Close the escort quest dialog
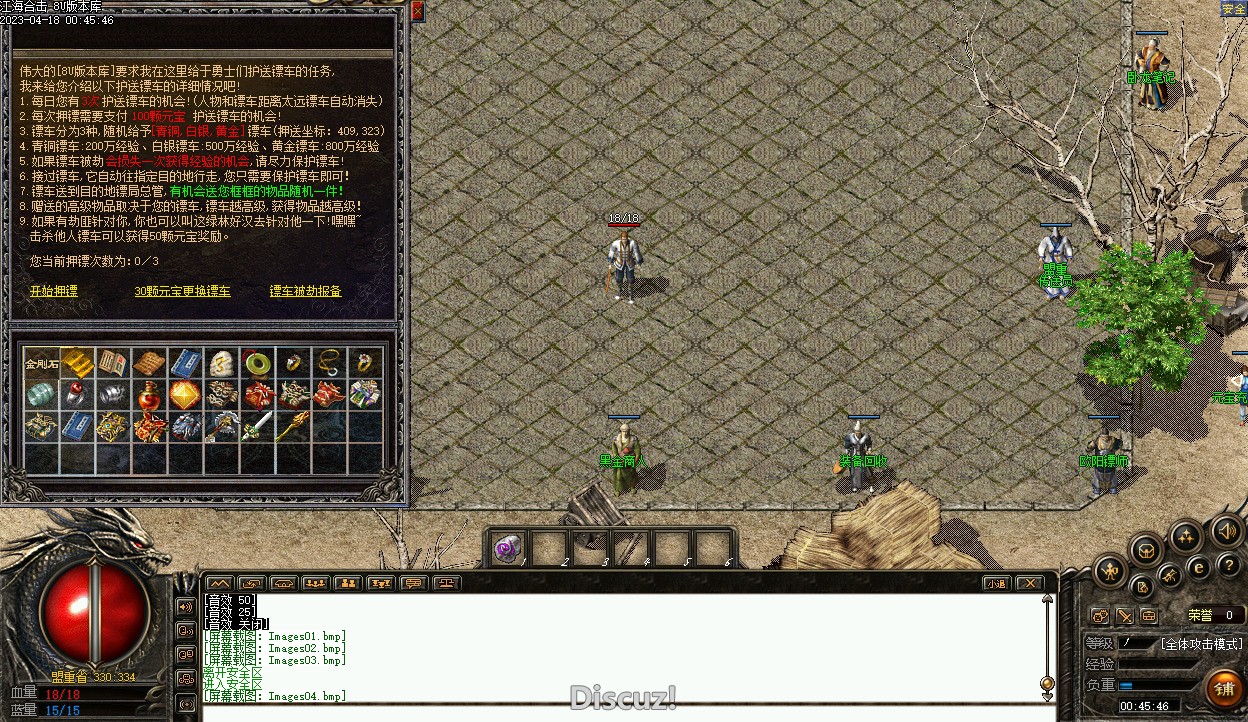Image resolution: width=1248 pixels, height=722 pixels. pos(417,11)
